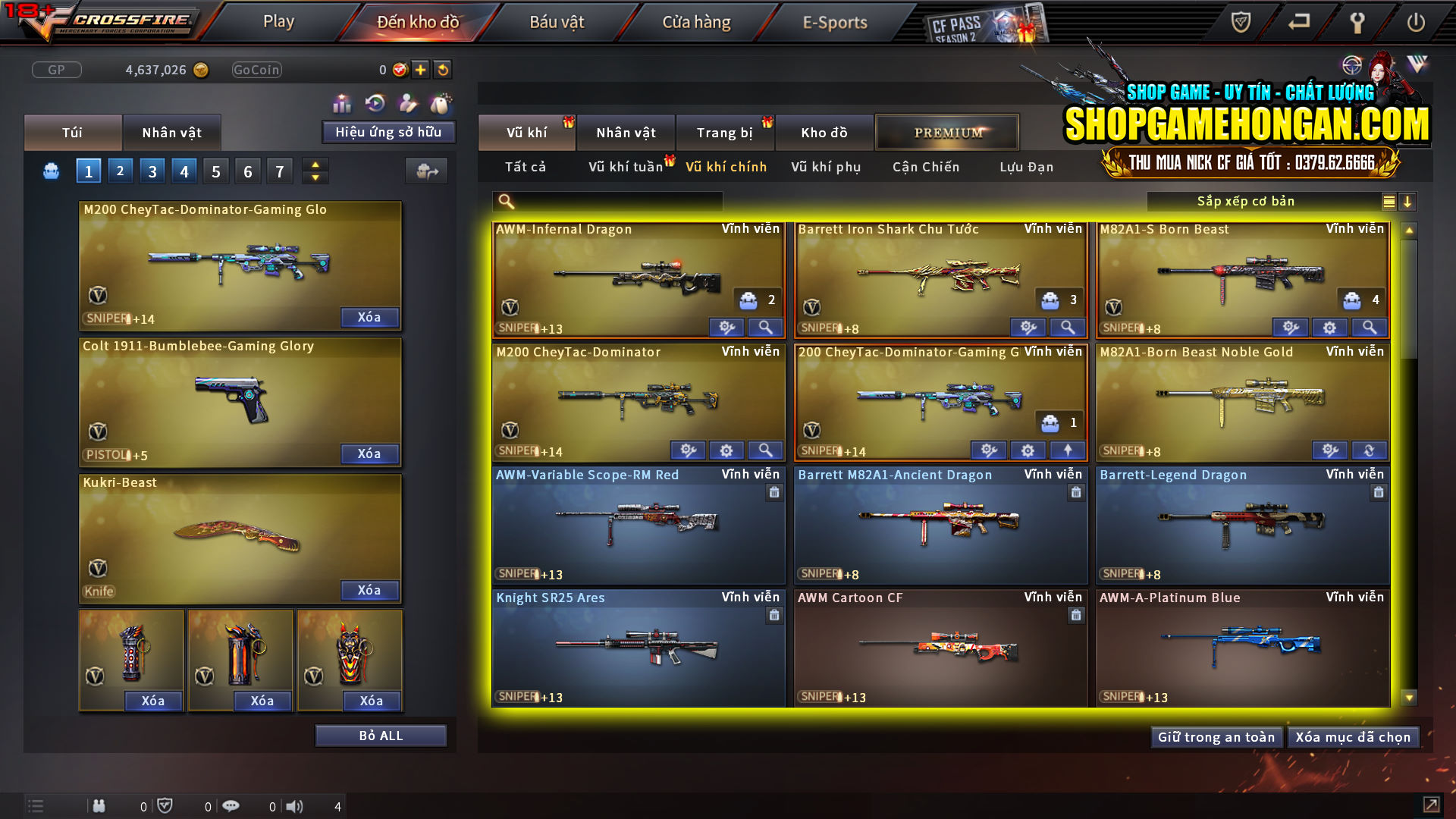This screenshot has height=819, width=1456.
Task: Toggle the trash marker on AWM-Variable Scope-RM Red
Action: (774, 492)
